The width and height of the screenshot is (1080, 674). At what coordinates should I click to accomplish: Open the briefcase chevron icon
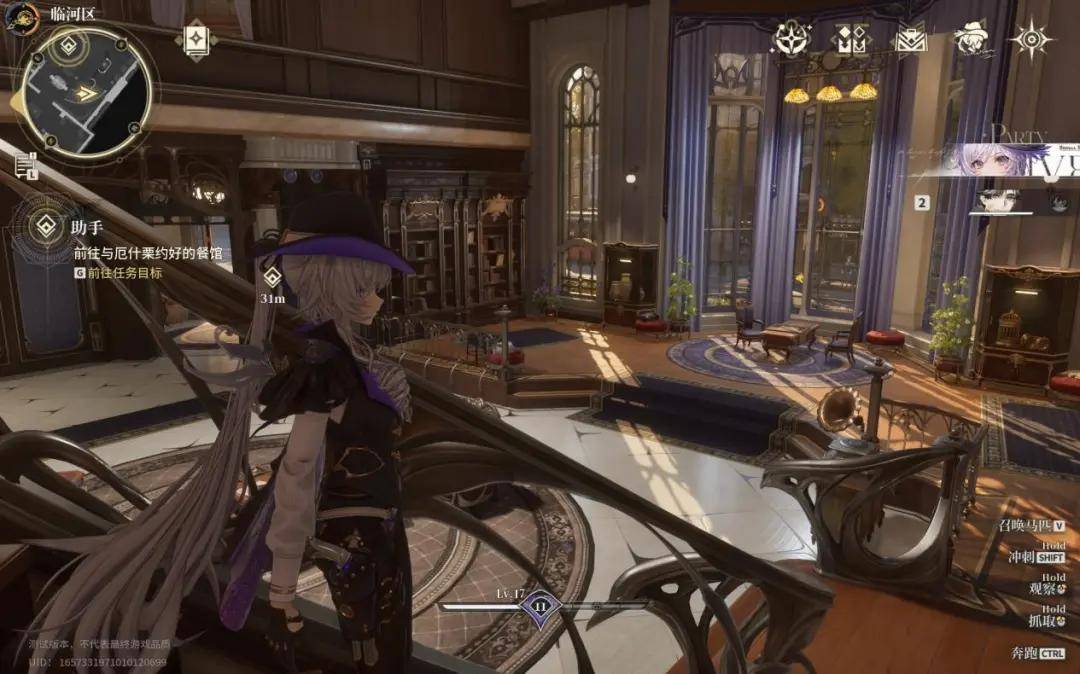910,39
